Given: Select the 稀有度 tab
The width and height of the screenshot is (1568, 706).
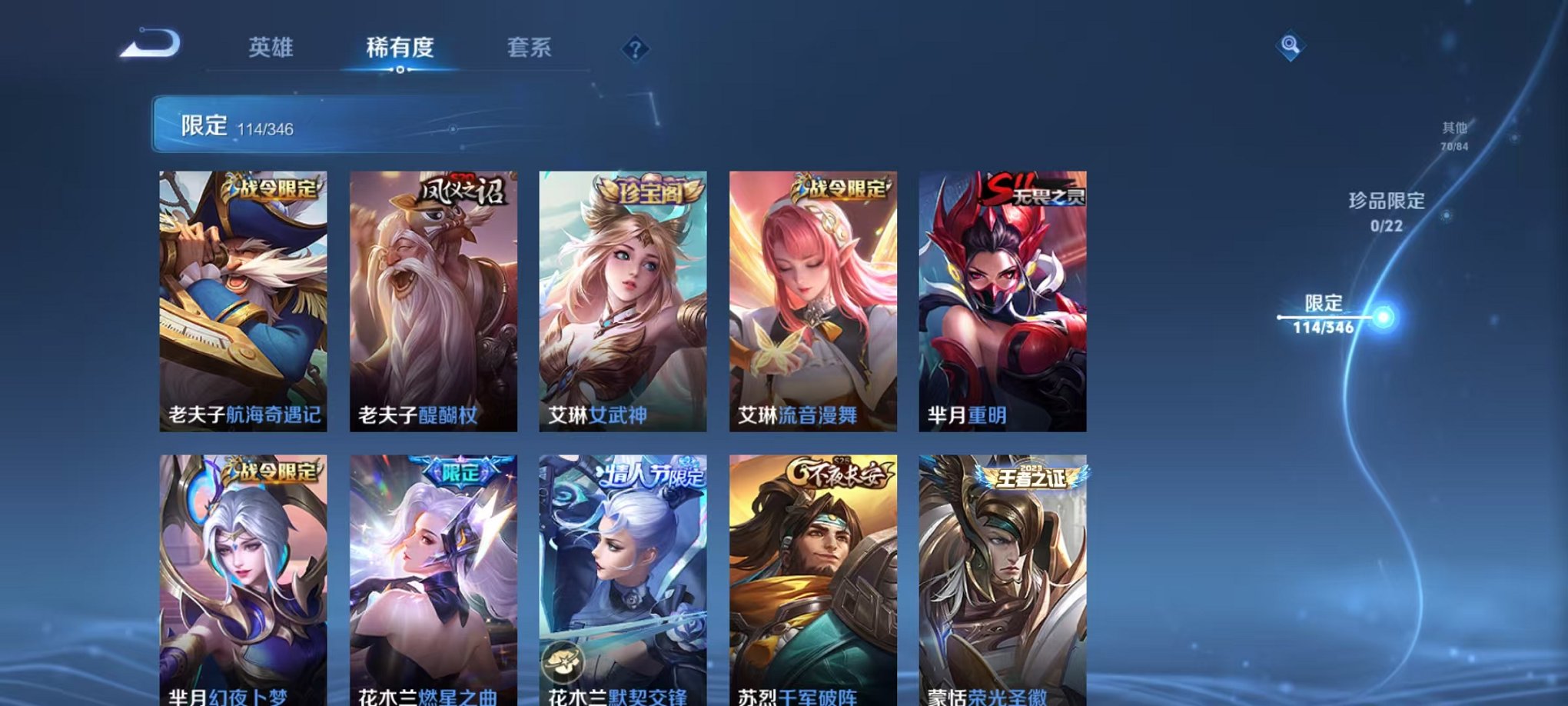Looking at the screenshot, I should point(400,48).
